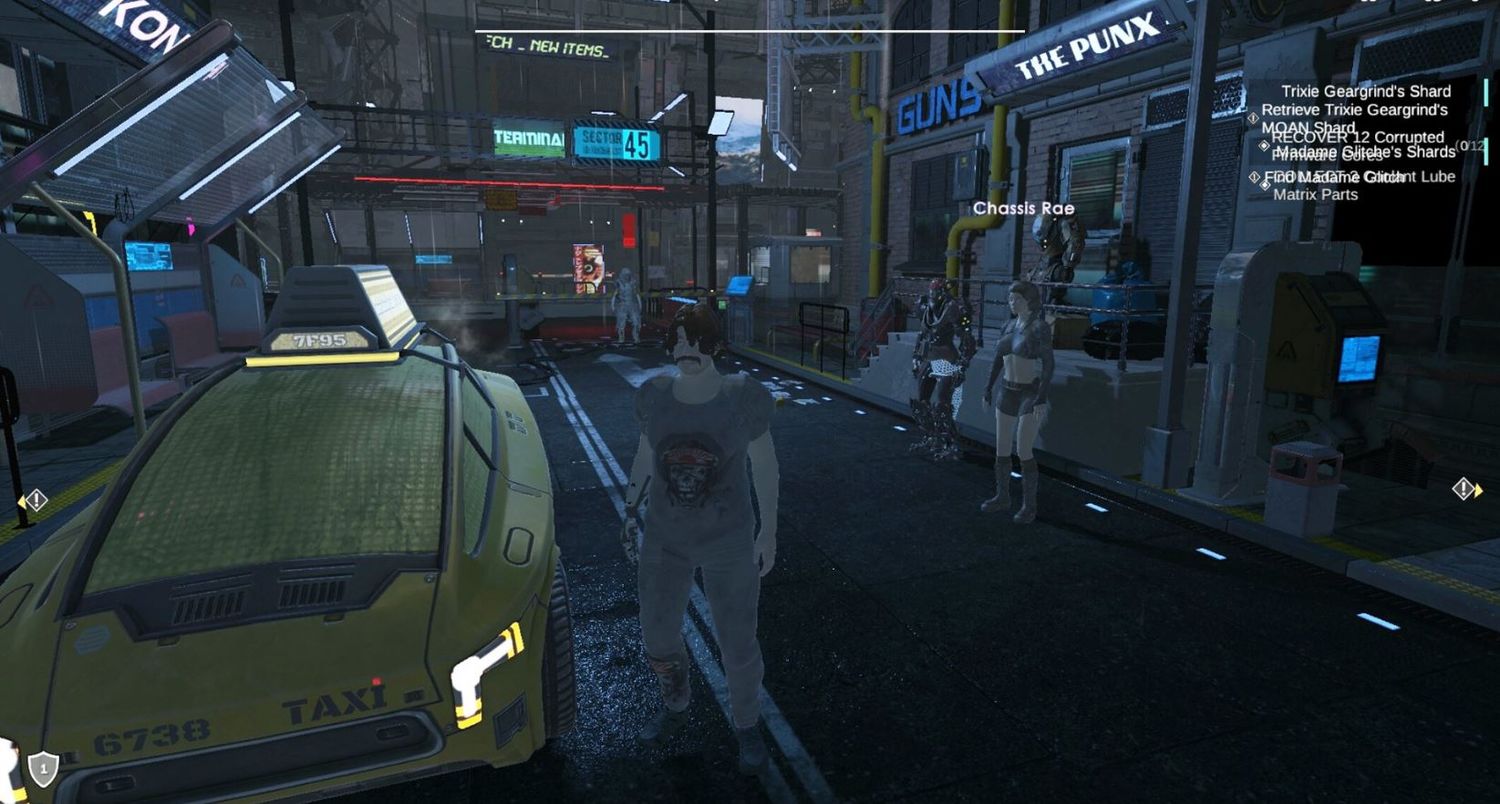
Task: Click the shield icon showing level 1
Action: (42, 768)
